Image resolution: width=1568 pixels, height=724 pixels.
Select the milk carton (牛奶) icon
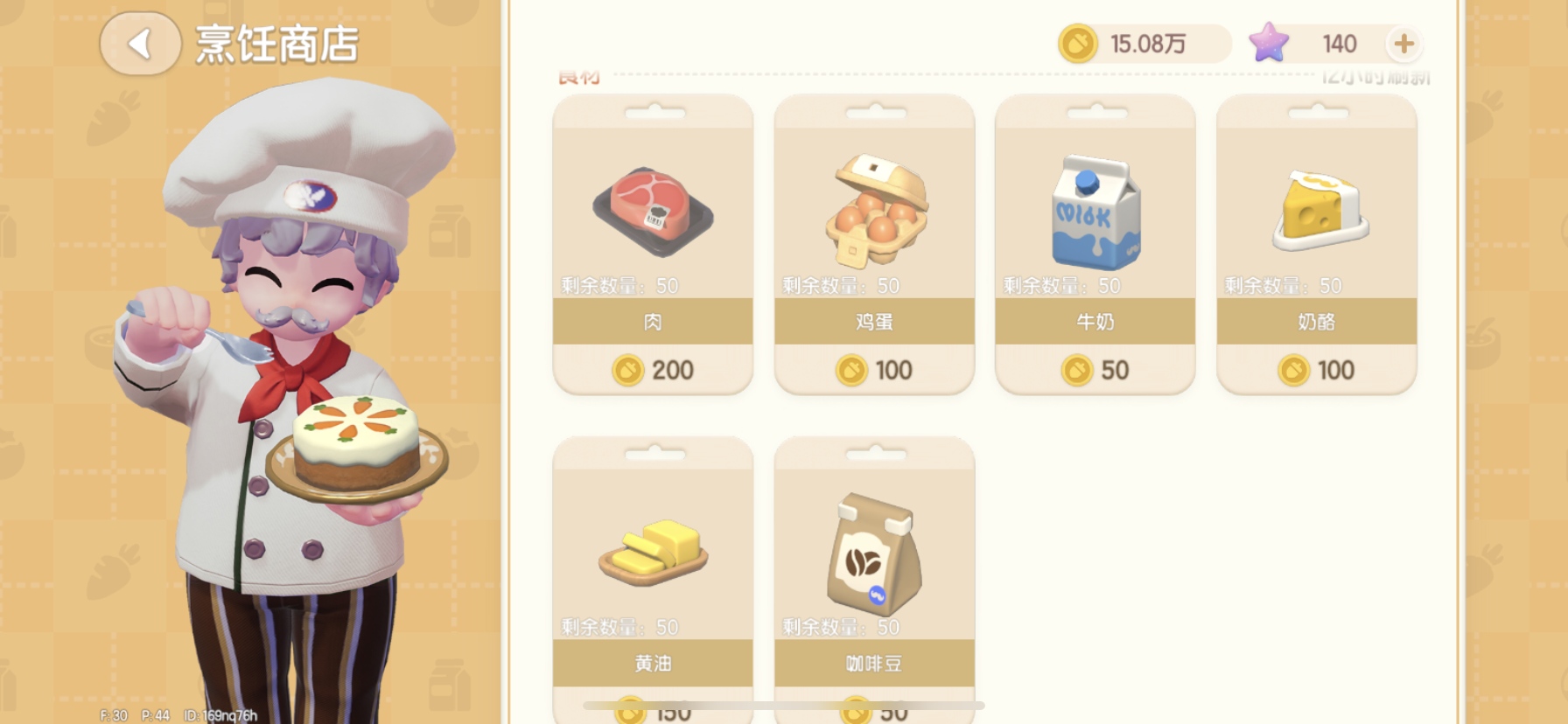click(x=1095, y=210)
